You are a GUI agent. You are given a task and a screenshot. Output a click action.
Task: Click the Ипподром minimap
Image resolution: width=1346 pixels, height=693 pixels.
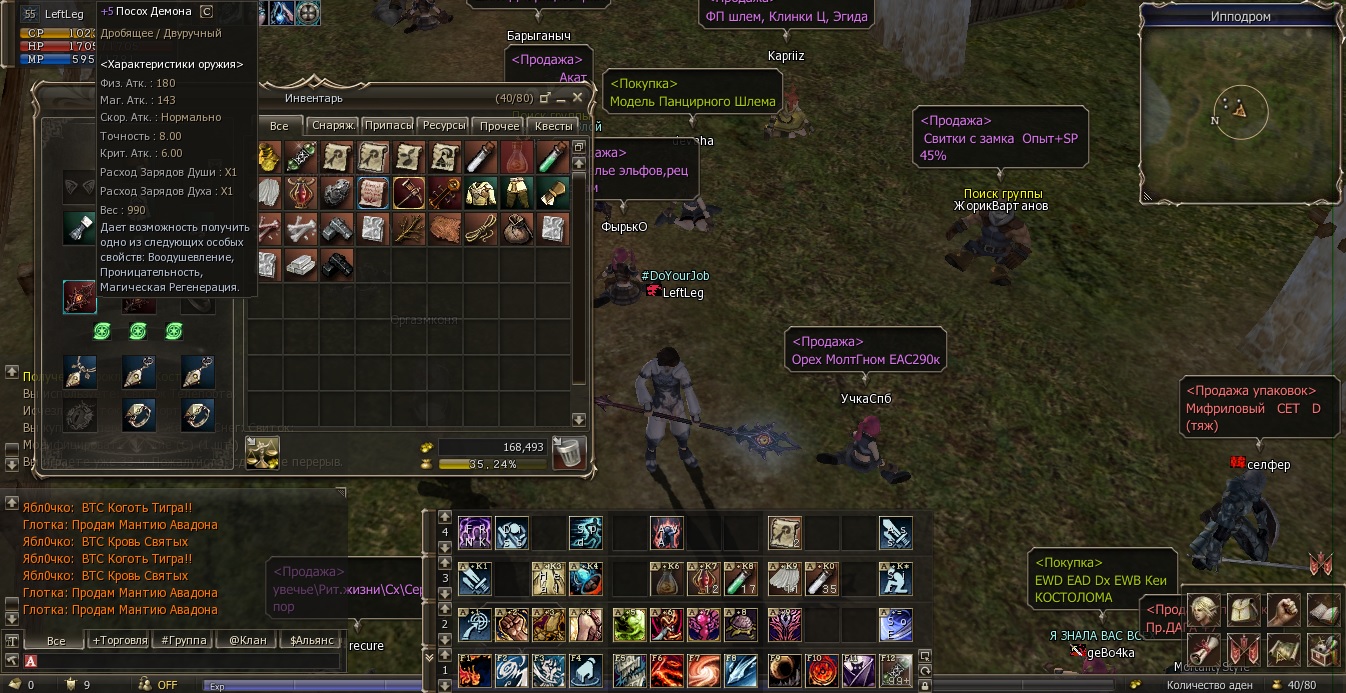tap(1240, 112)
